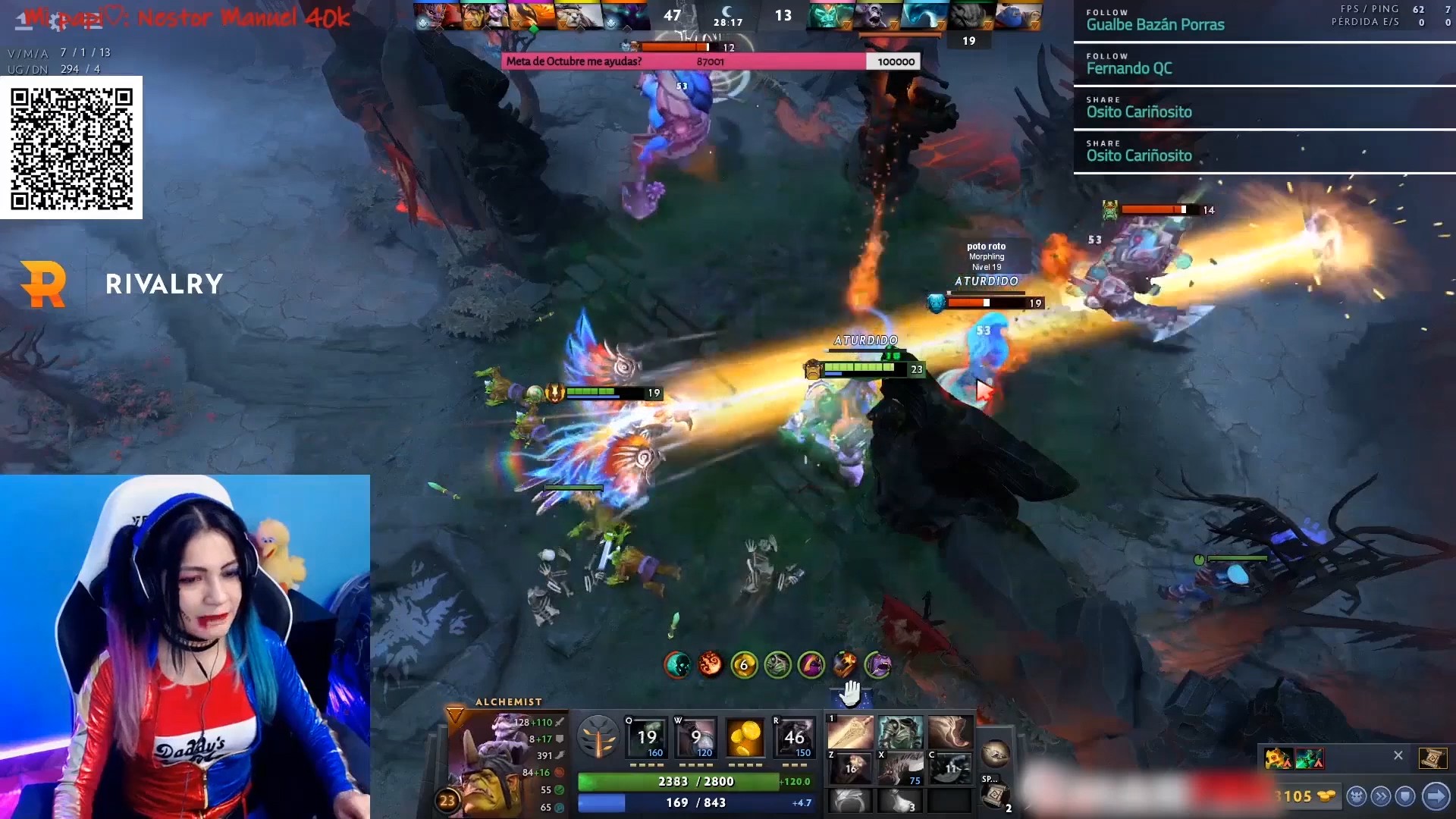Use the item in slot C
Screen dimensions: 1456x819
click(949, 768)
